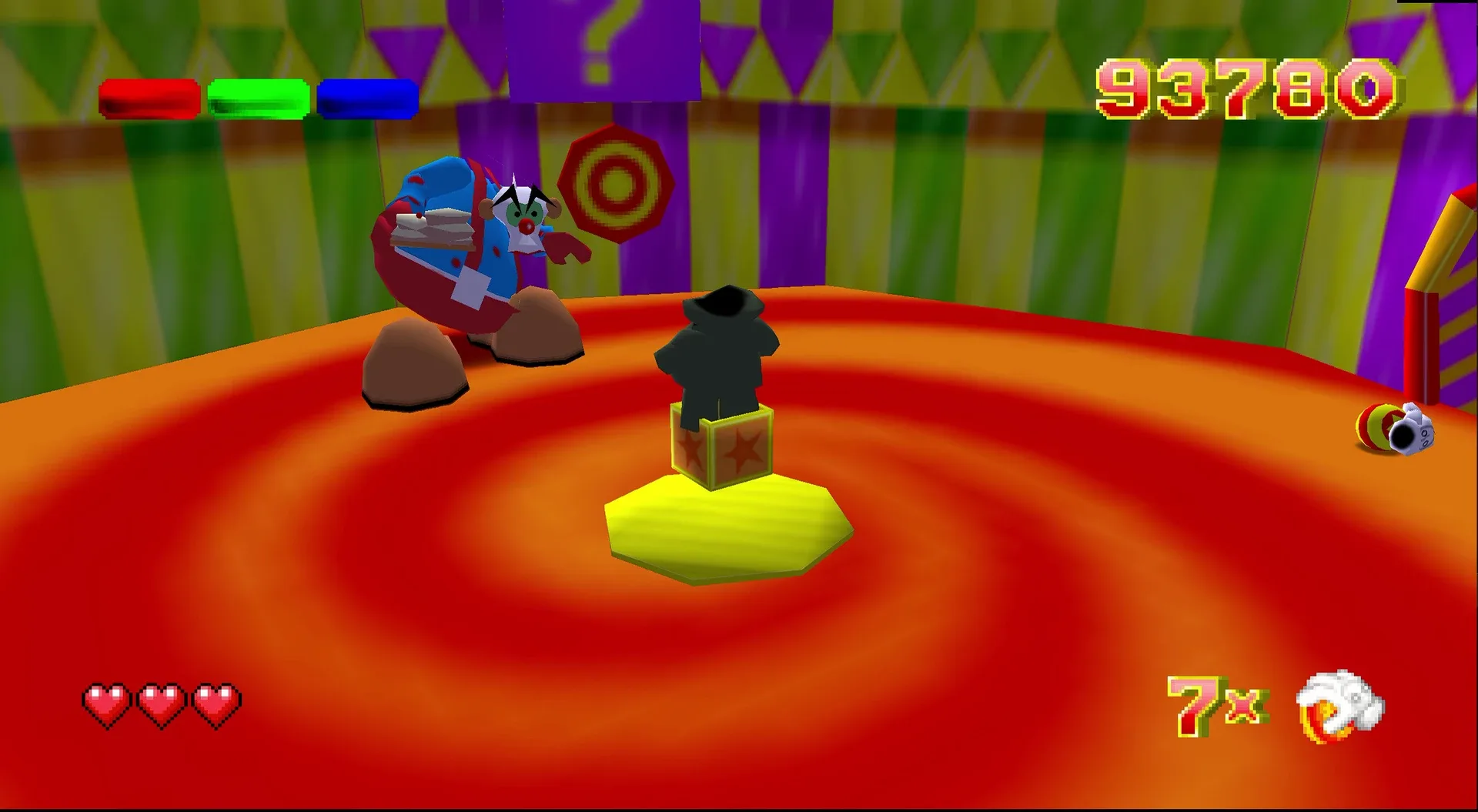This screenshot has height=812, width=1478.
Task: Hit the red and yellow target sign
Action: [616, 185]
